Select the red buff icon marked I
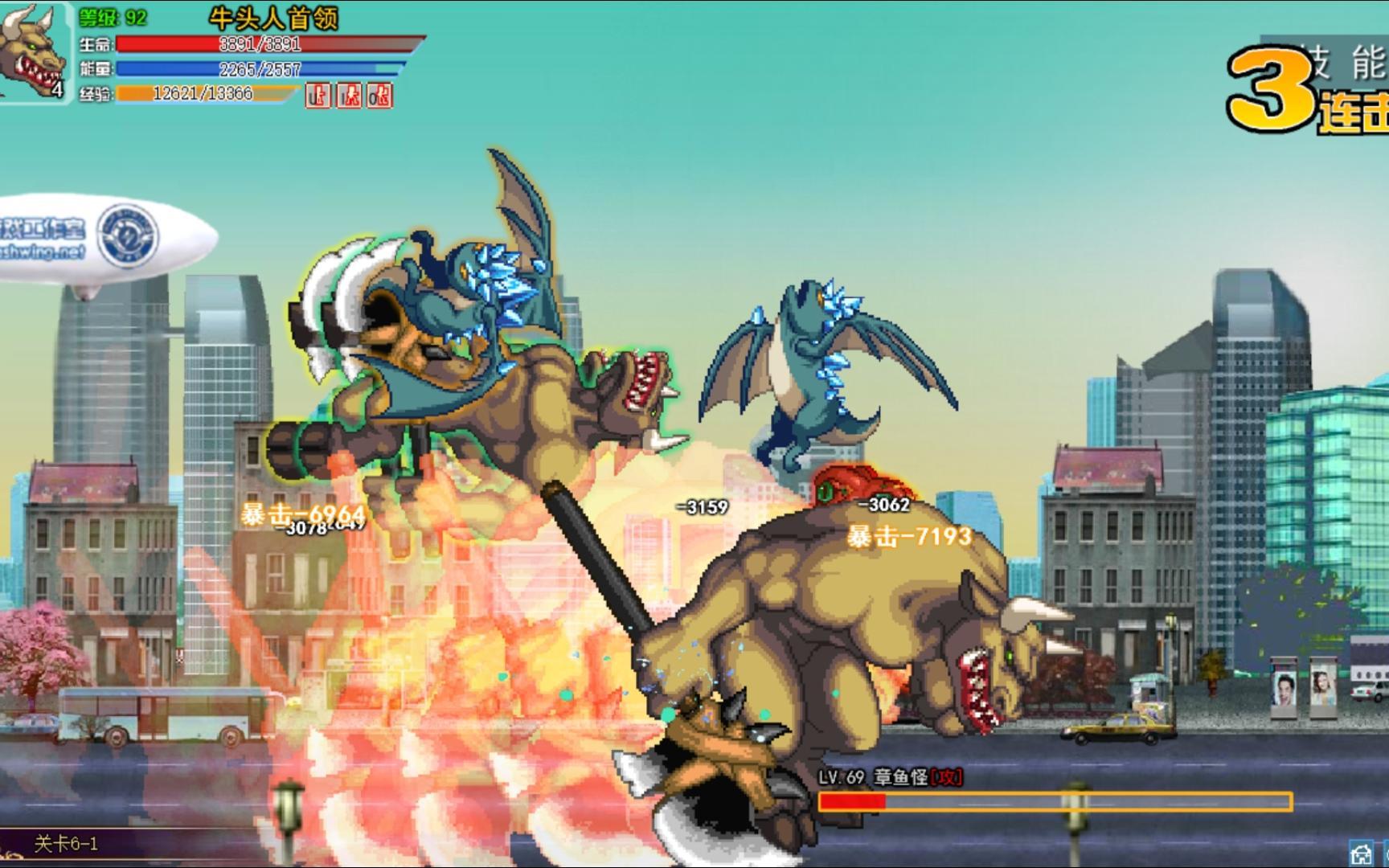Screen dimensions: 1389x868 (349, 96)
